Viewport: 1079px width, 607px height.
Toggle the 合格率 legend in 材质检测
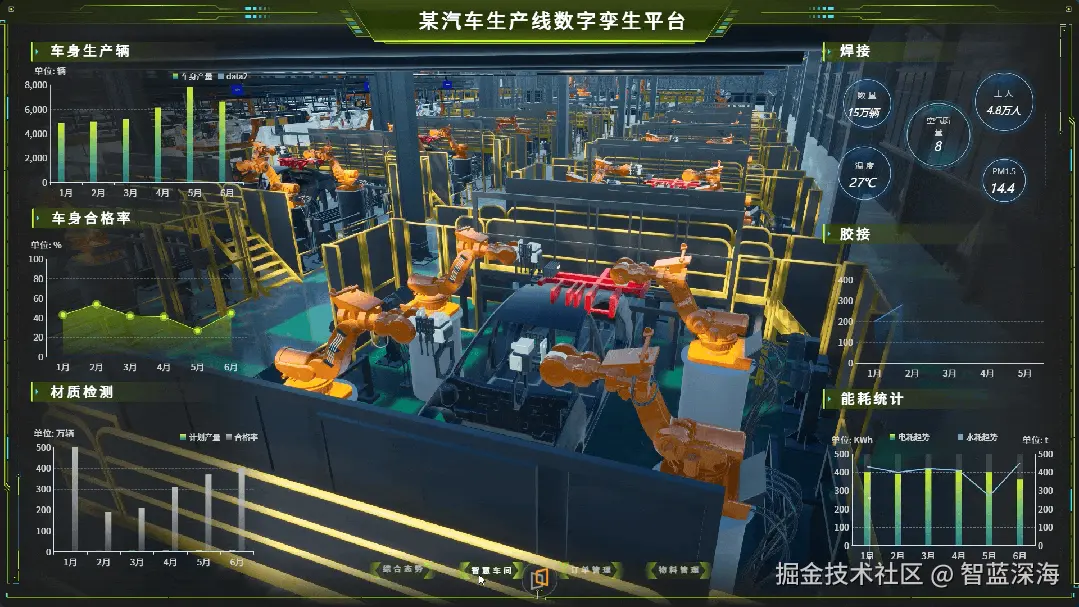241,438
